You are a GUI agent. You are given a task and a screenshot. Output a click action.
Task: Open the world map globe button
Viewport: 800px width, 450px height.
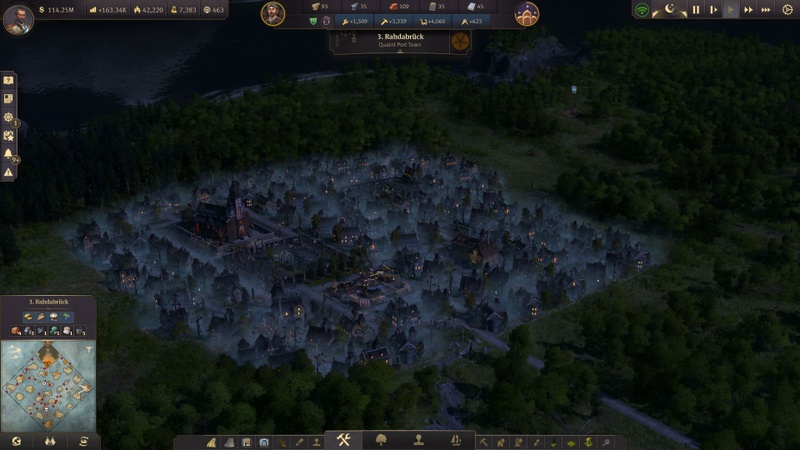pyautogui.click(x=16, y=440)
